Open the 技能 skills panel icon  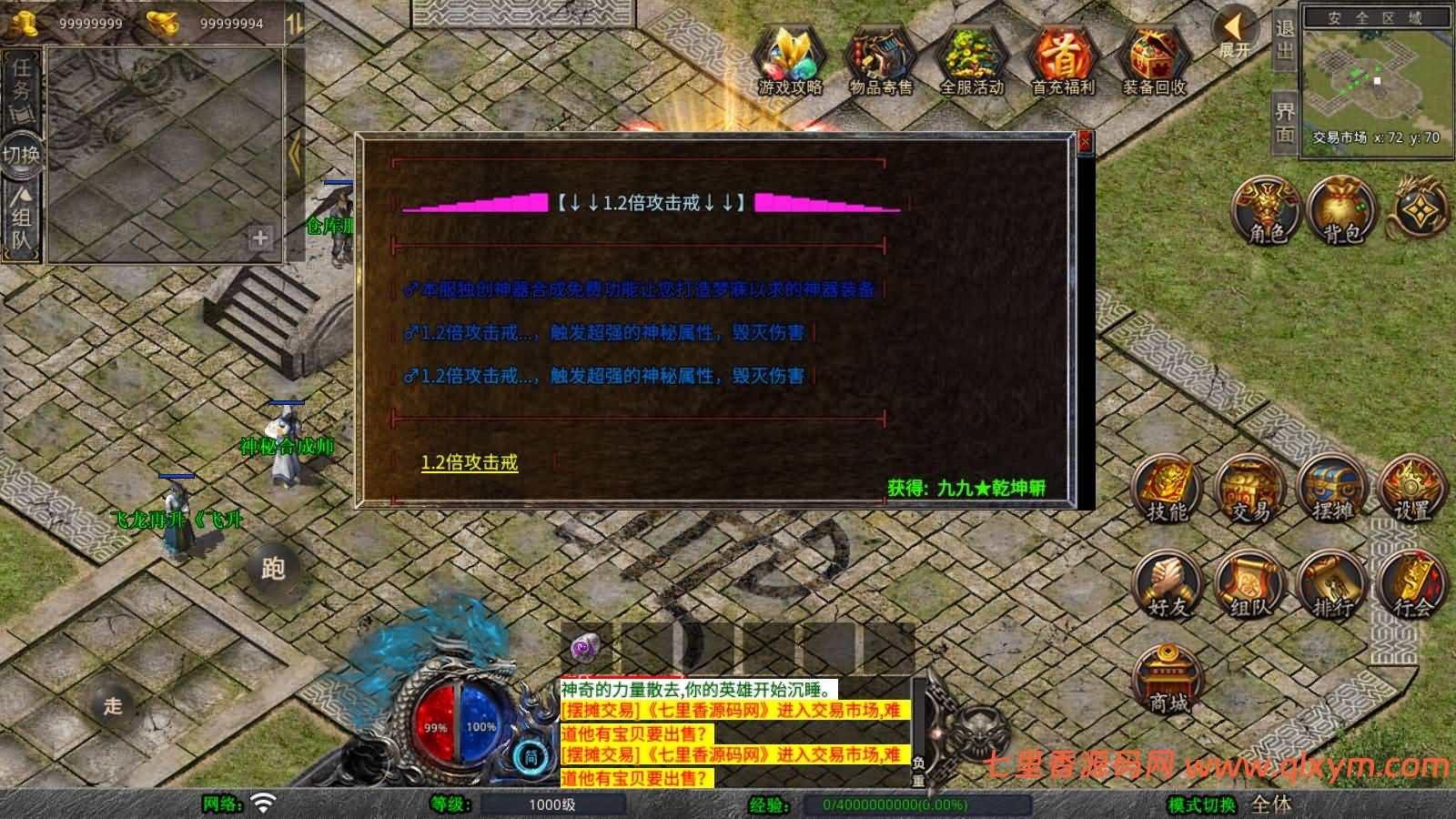1168,491
